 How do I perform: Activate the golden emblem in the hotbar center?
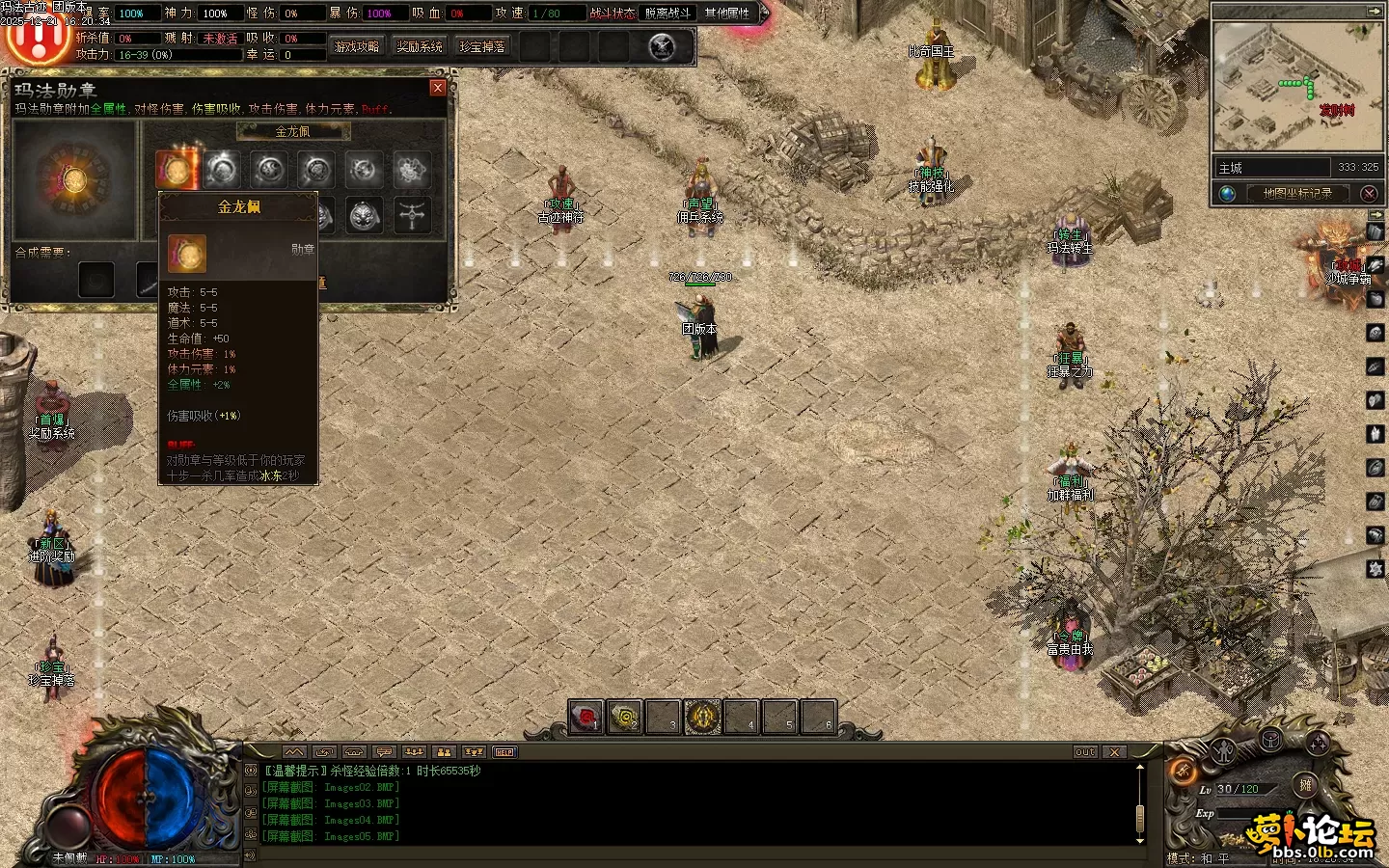tap(702, 717)
